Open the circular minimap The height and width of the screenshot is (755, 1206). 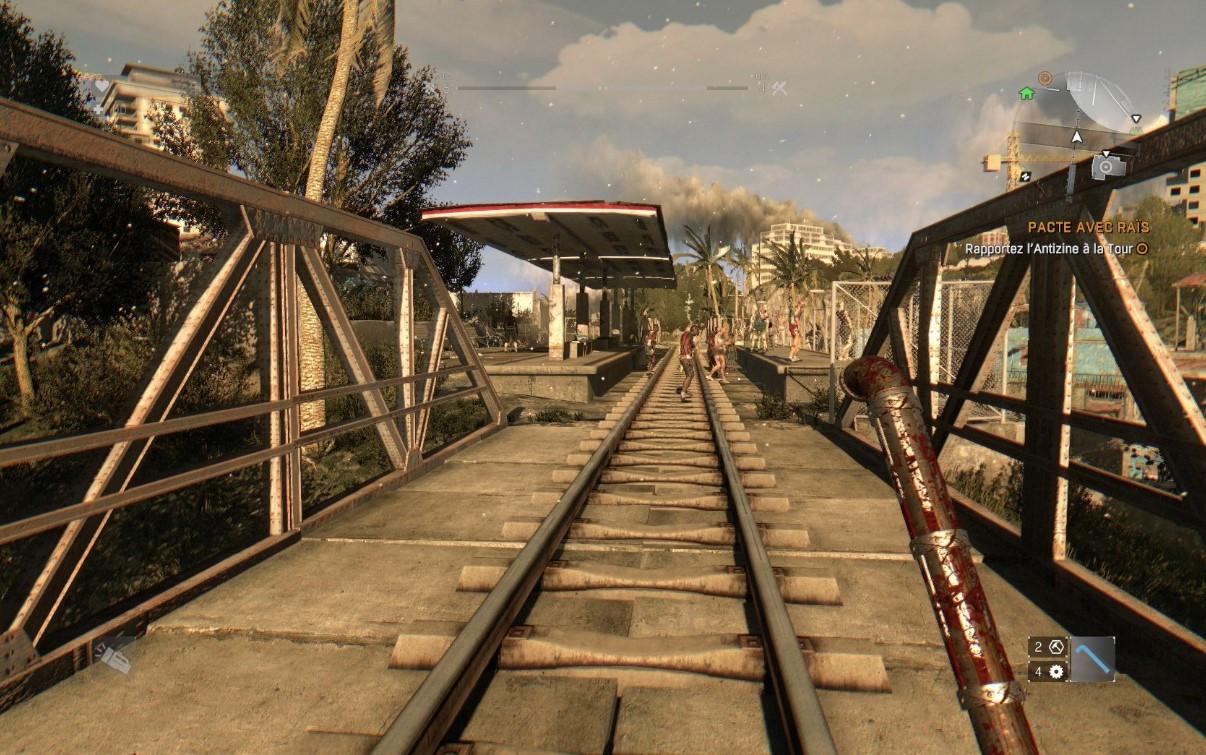pyautogui.click(x=1078, y=125)
